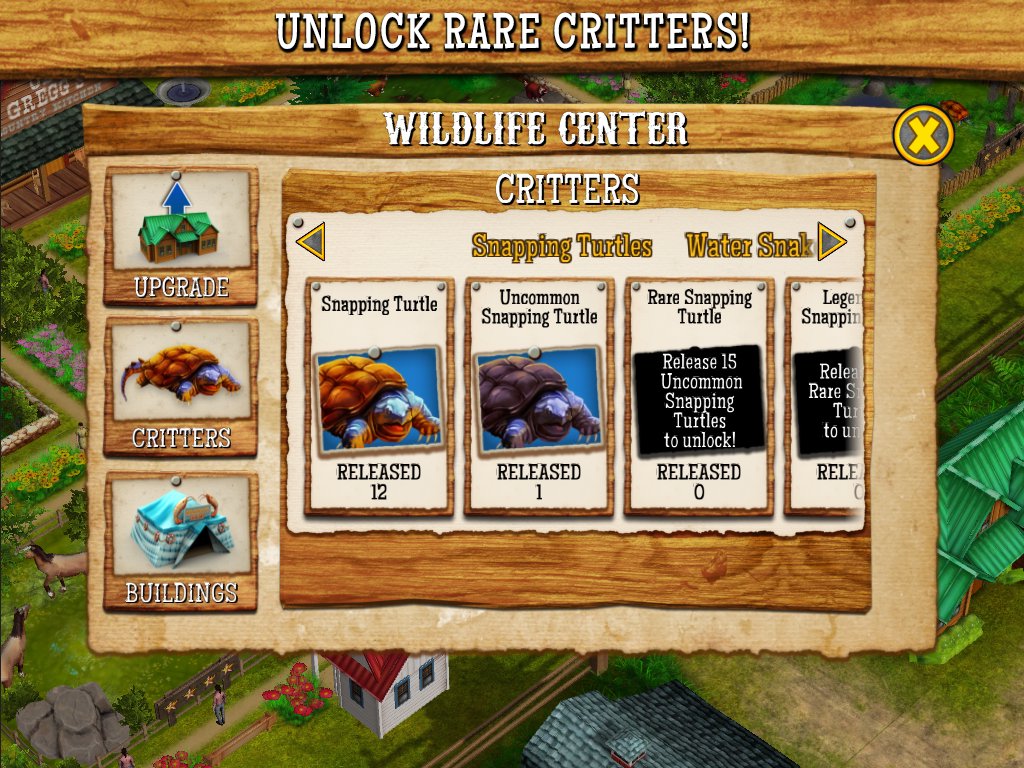Close the Wildlife Center window
This screenshot has height=768, width=1024.
click(x=922, y=136)
